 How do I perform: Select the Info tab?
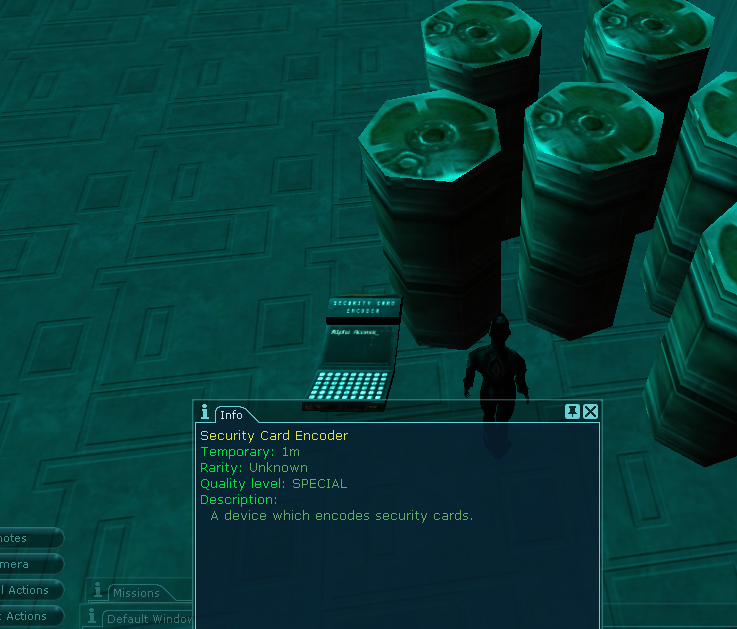(x=232, y=414)
